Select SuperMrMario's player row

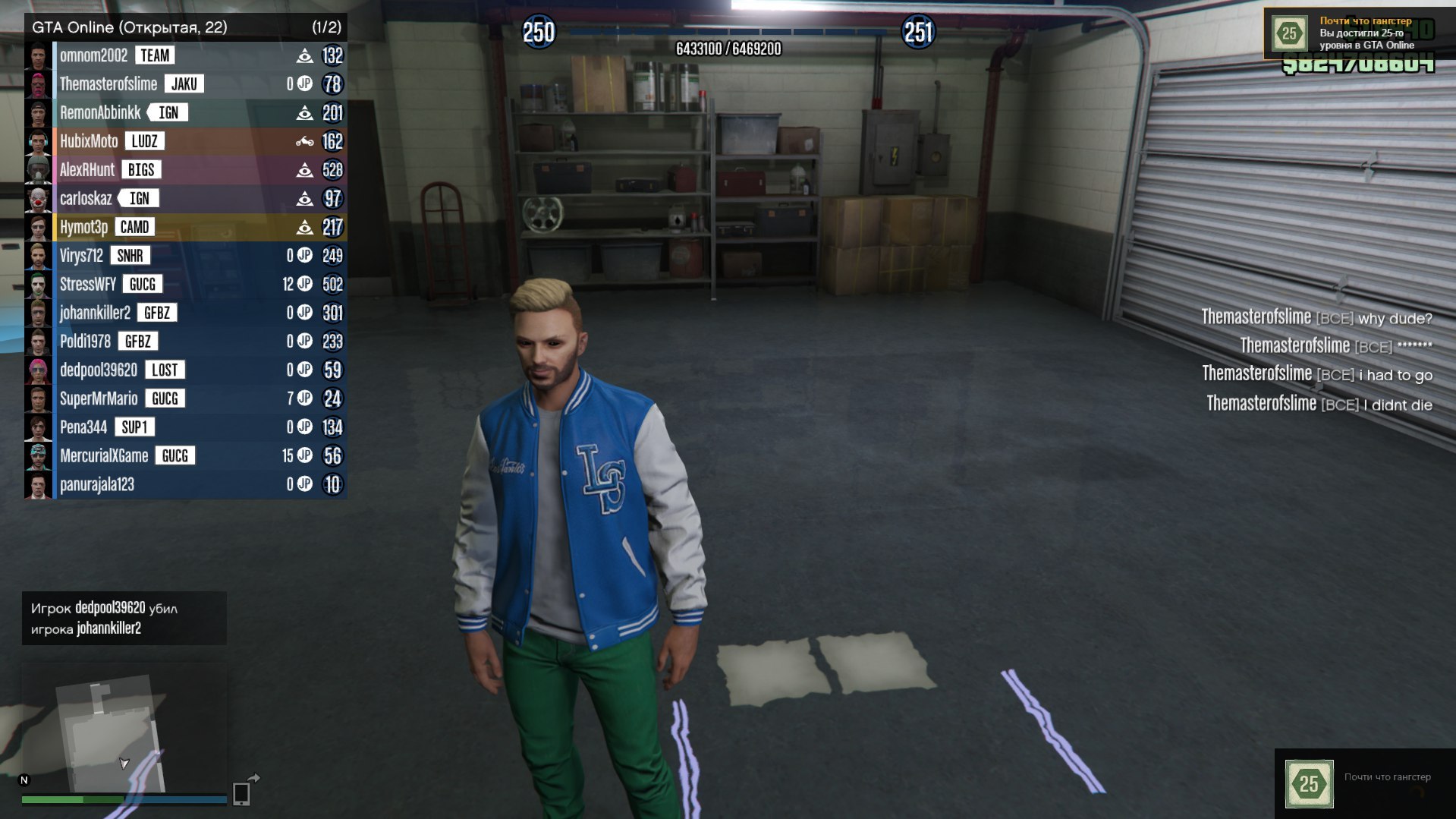click(99, 398)
